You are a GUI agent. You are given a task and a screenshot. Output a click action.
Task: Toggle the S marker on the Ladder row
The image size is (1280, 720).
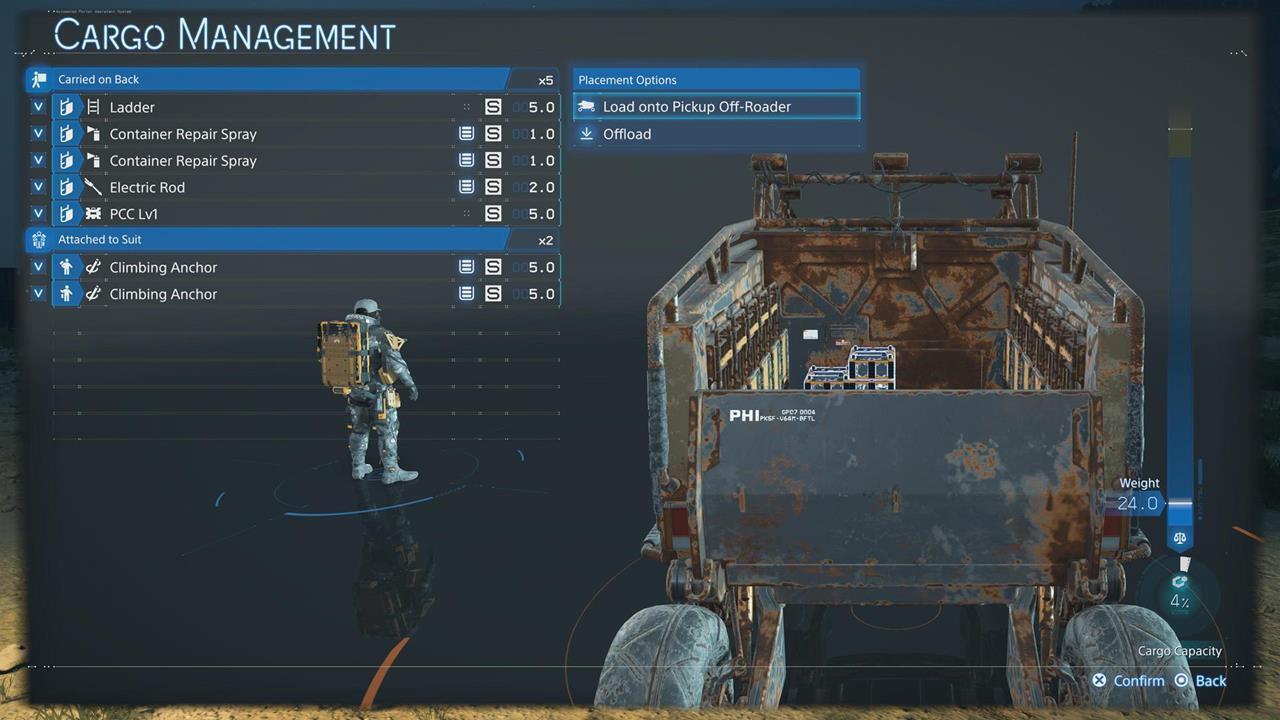pyautogui.click(x=491, y=106)
